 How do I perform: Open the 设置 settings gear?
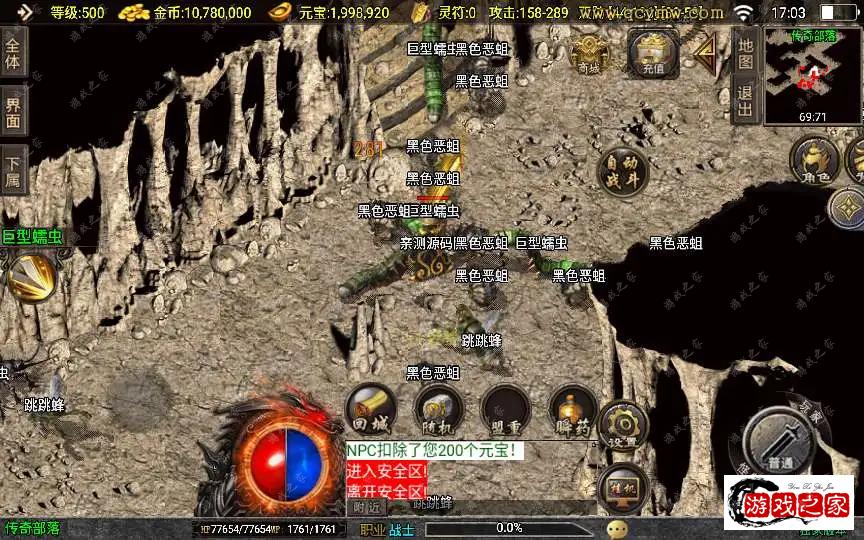pos(623,427)
